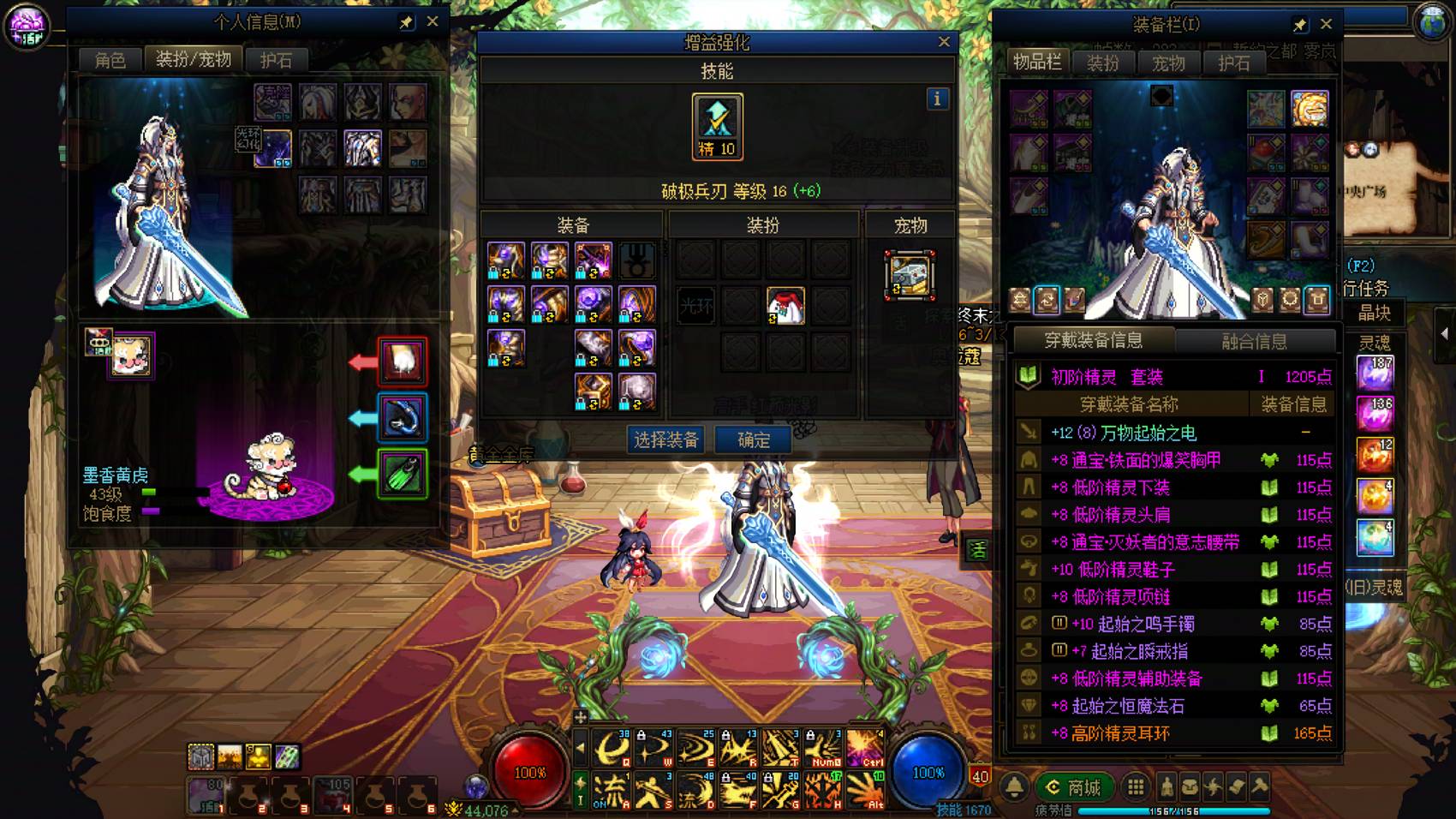The width and height of the screenshot is (1456, 819).
Task: Close the 装备栏 equipment panel
Action: pyautogui.click(x=1326, y=24)
